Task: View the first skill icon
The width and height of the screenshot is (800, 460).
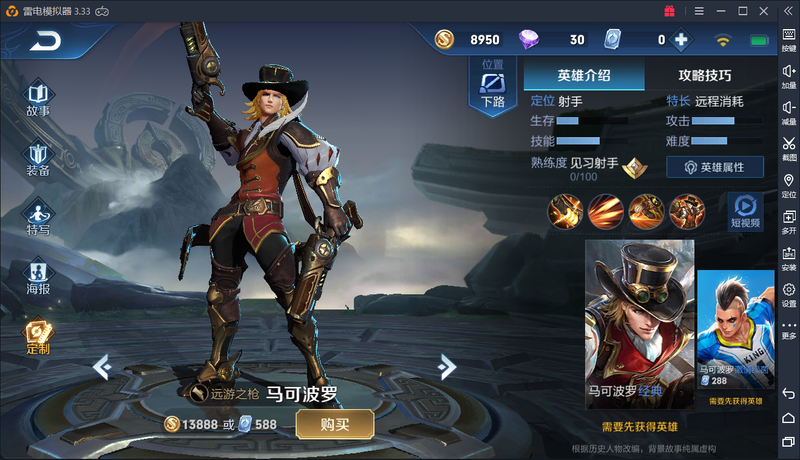Action: click(565, 211)
